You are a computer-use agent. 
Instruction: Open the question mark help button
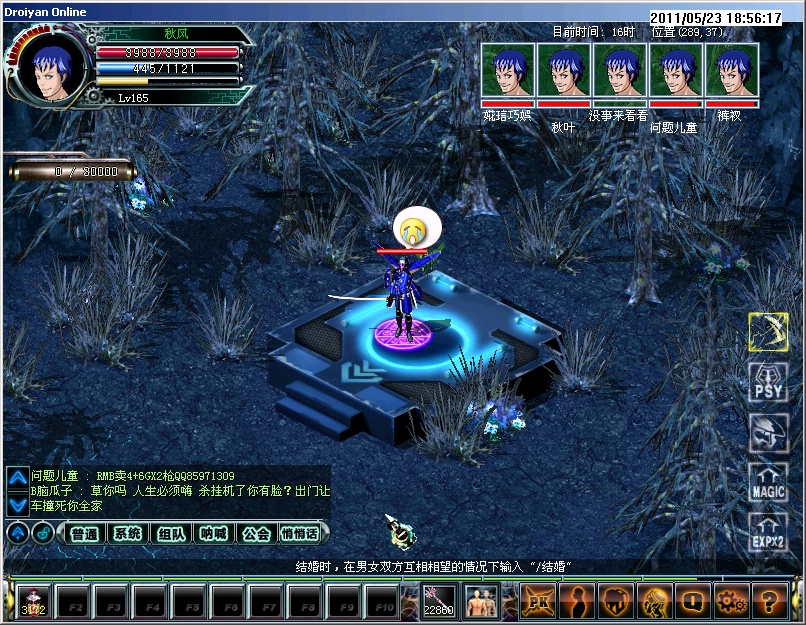pyautogui.click(x=769, y=602)
